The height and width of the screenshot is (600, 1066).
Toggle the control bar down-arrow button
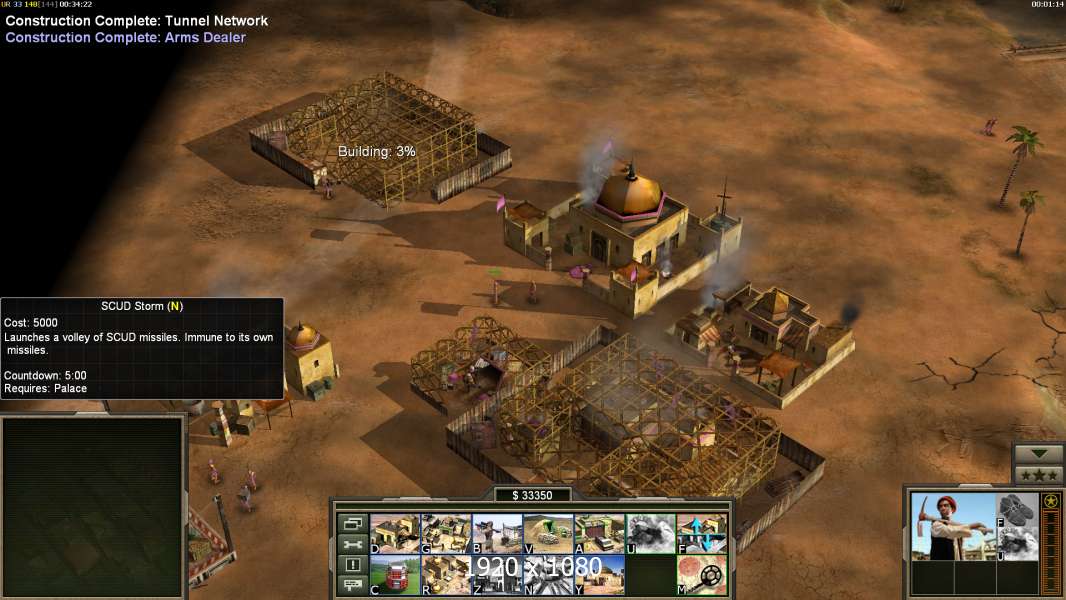point(1038,454)
